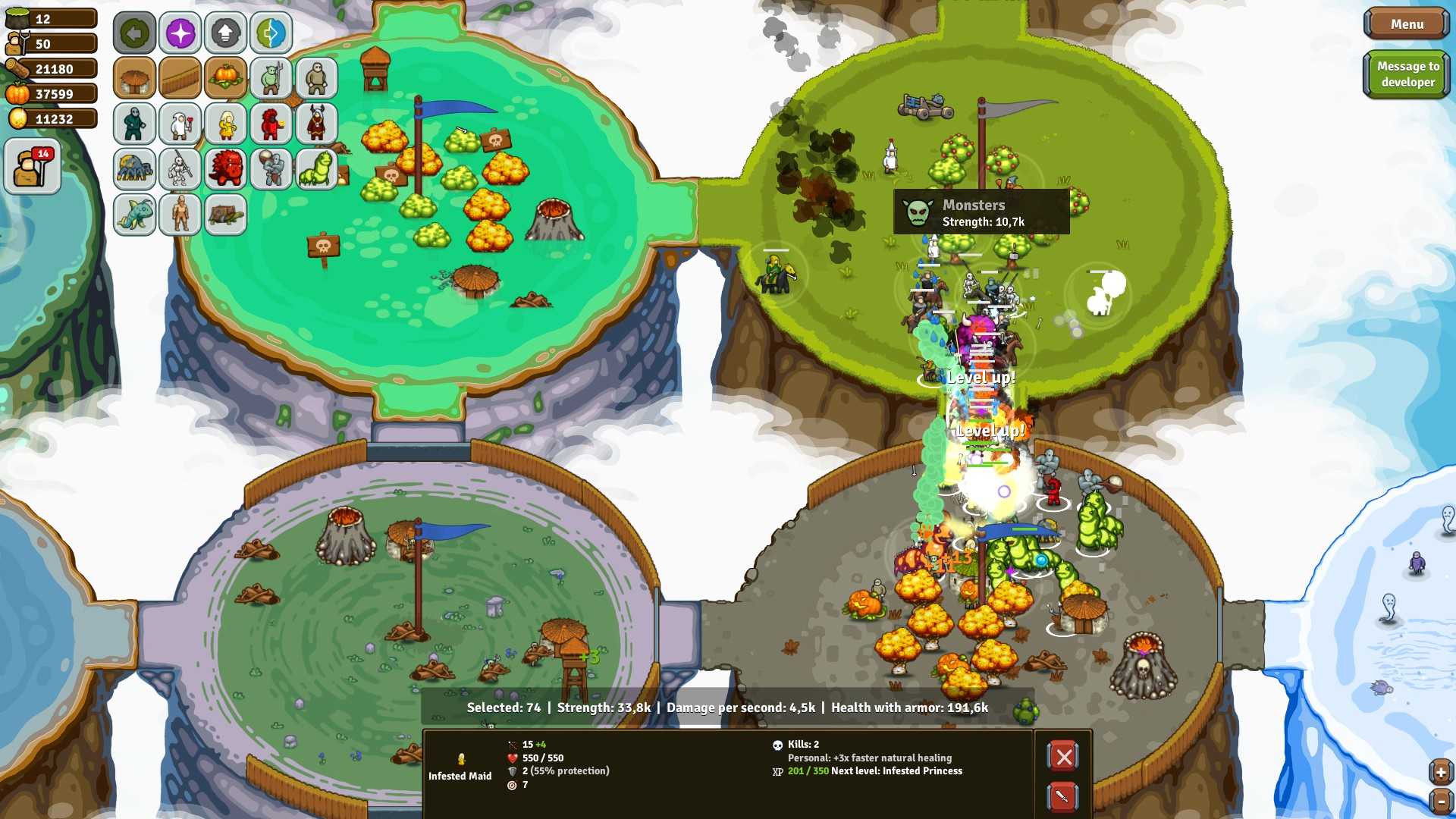Deselect units with the red X button
The height and width of the screenshot is (819, 1456).
[x=1063, y=756]
